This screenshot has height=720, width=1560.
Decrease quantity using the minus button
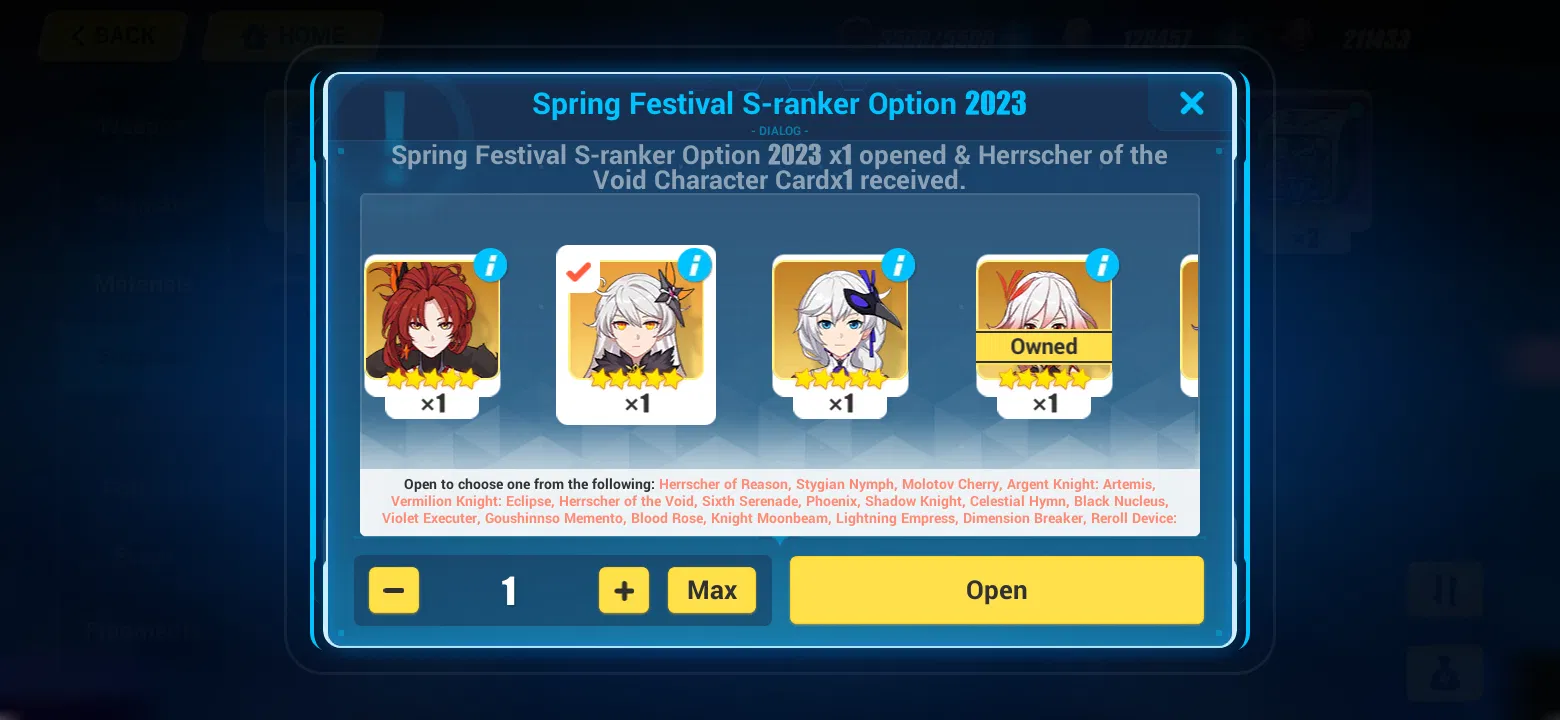393,590
